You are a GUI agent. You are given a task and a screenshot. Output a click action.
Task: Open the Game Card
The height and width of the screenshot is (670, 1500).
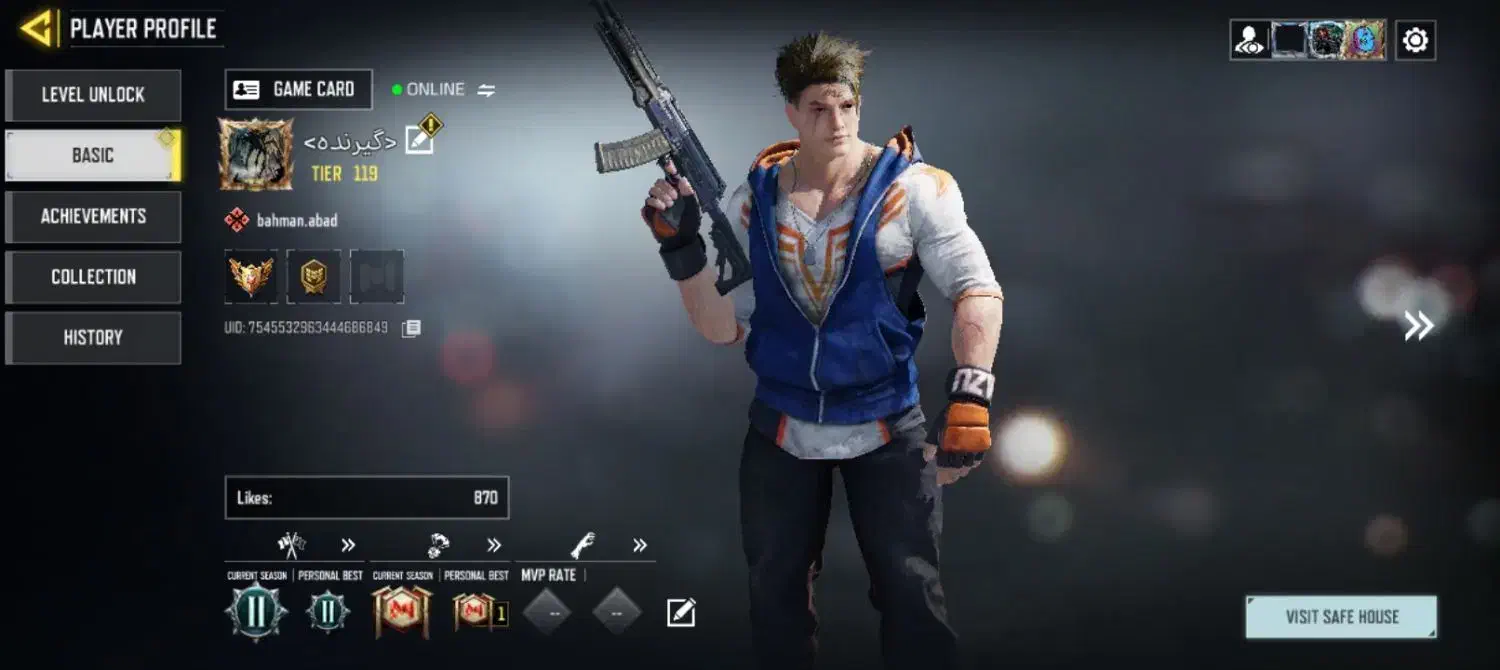click(298, 89)
